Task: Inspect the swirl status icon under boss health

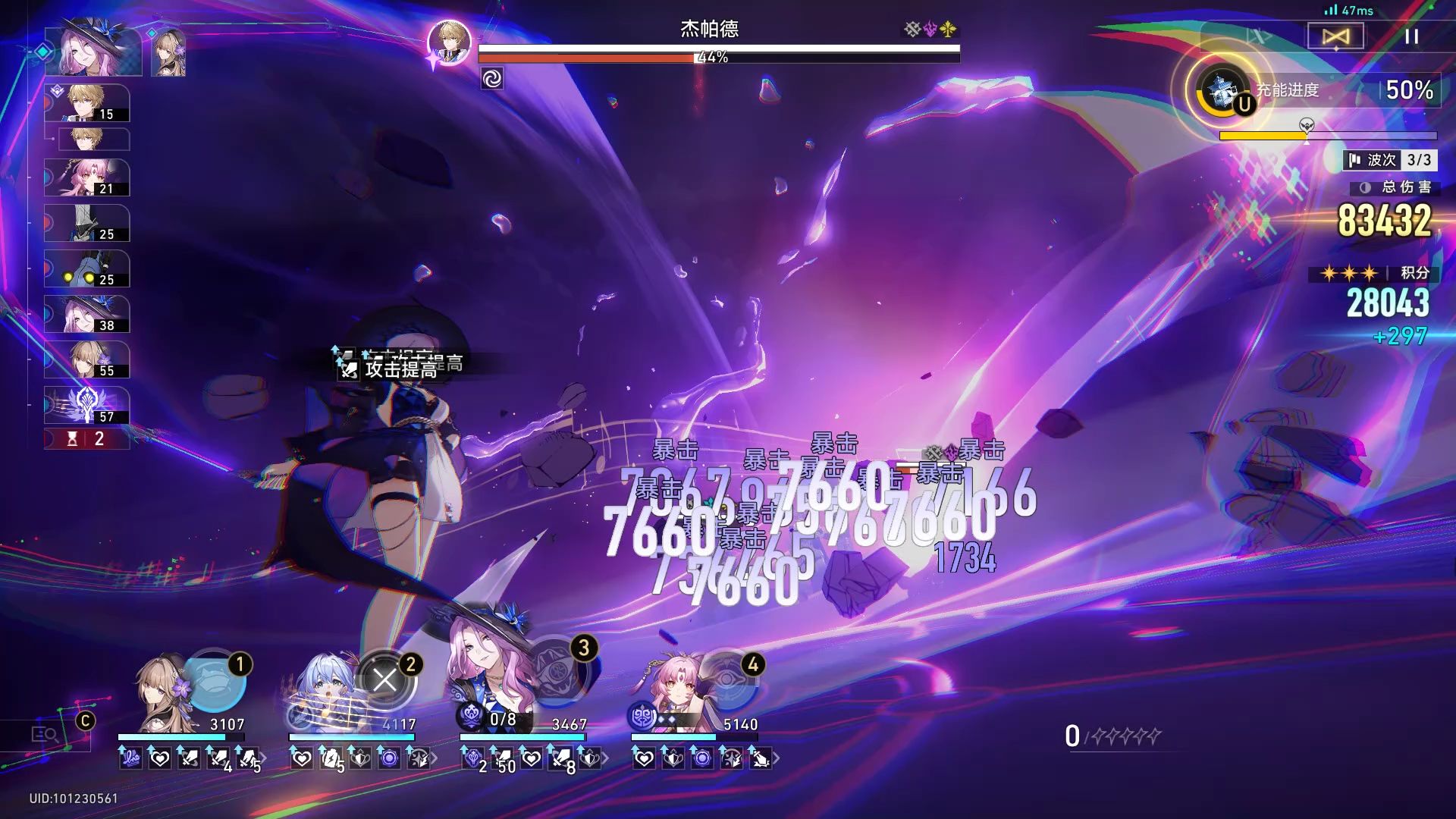Action: click(x=492, y=79)
